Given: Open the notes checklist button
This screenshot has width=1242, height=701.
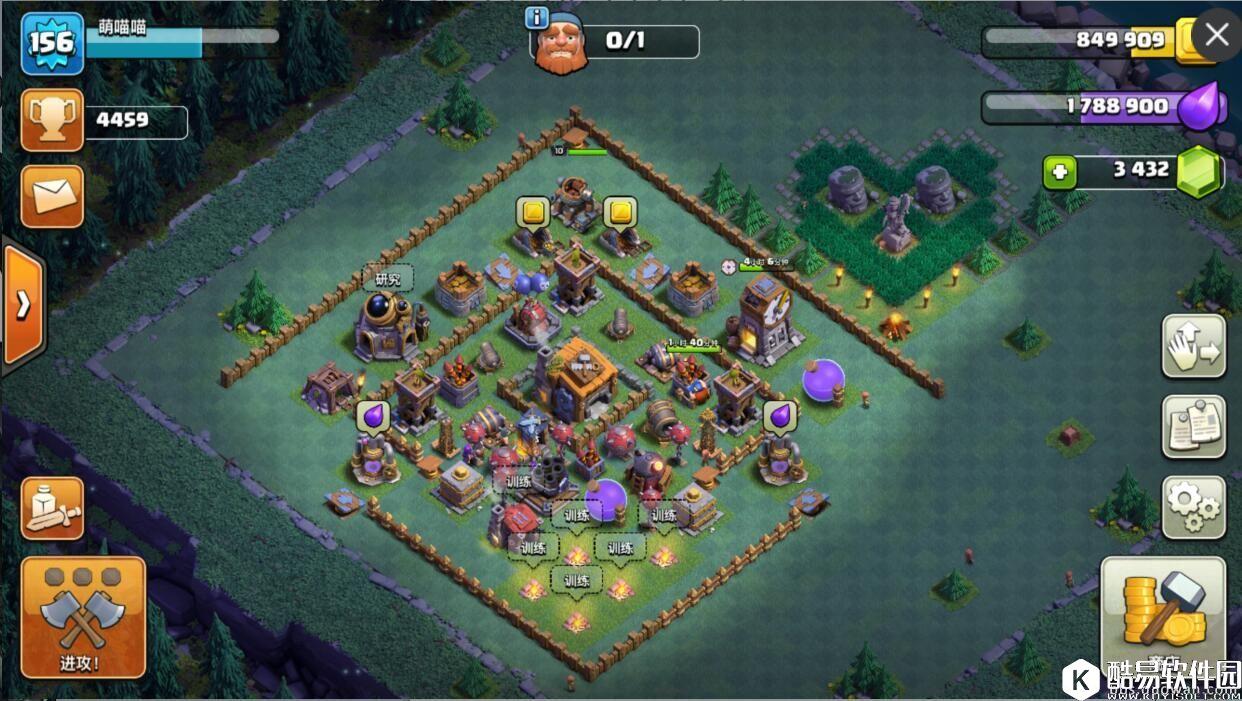Looking at the screenshot, I should pyautogui.click(x=1193, y=426).
